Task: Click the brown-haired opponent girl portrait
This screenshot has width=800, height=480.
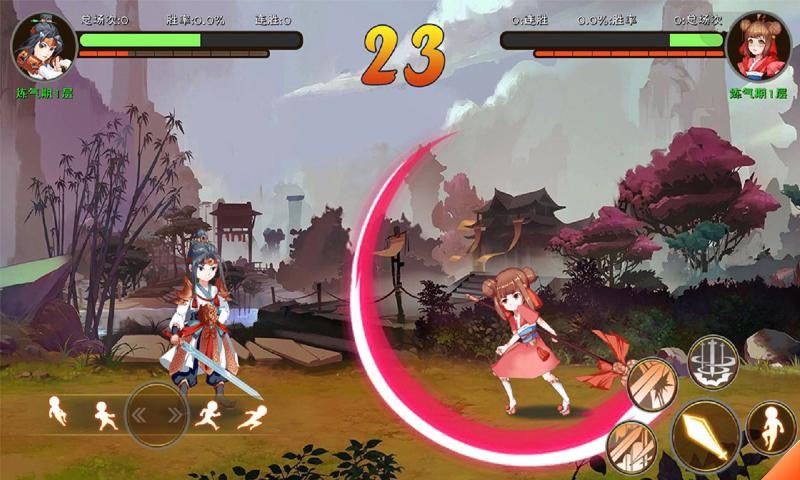Action: coord(758,47)
